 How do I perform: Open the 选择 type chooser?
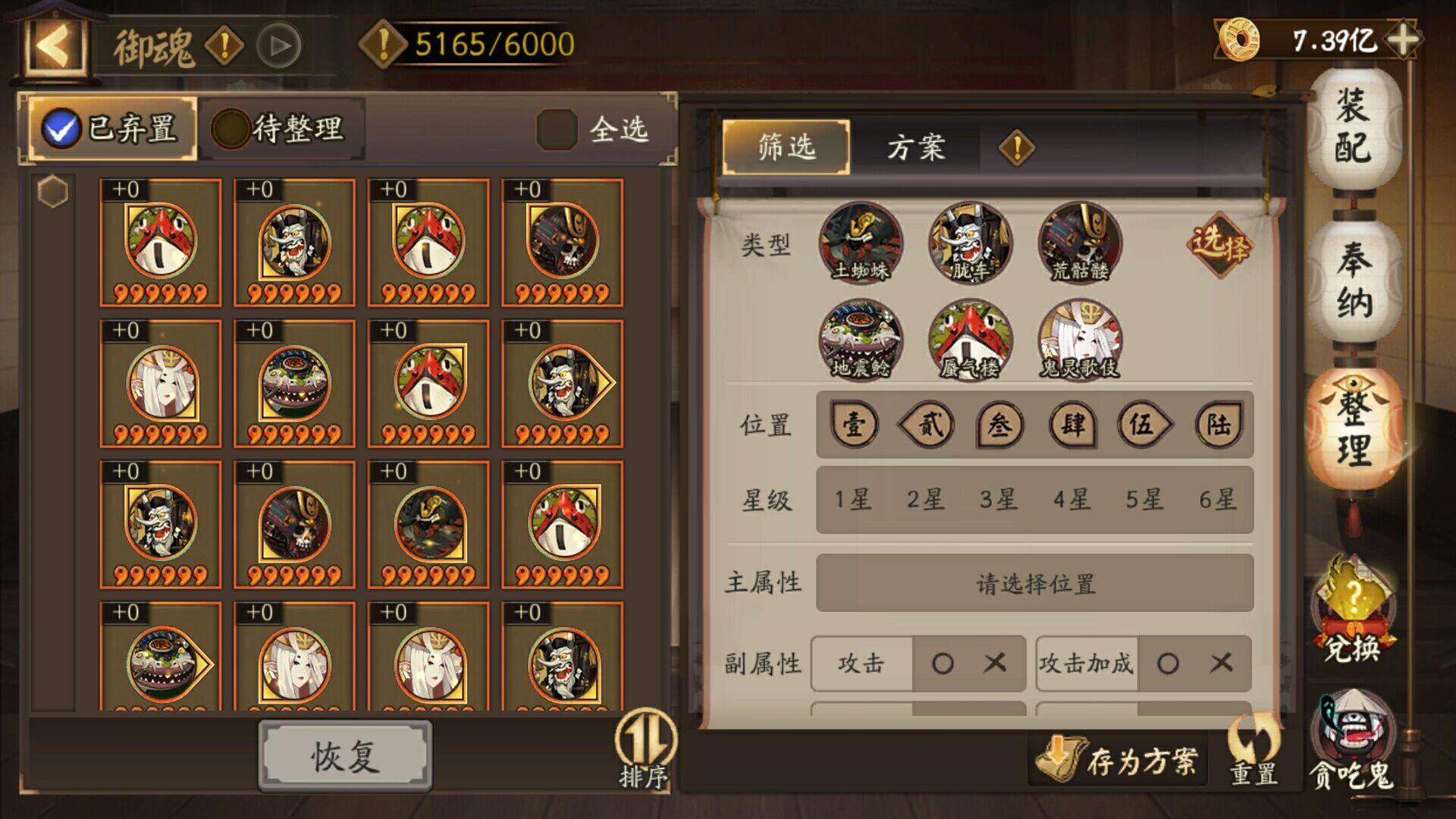tap(1219, 244)
